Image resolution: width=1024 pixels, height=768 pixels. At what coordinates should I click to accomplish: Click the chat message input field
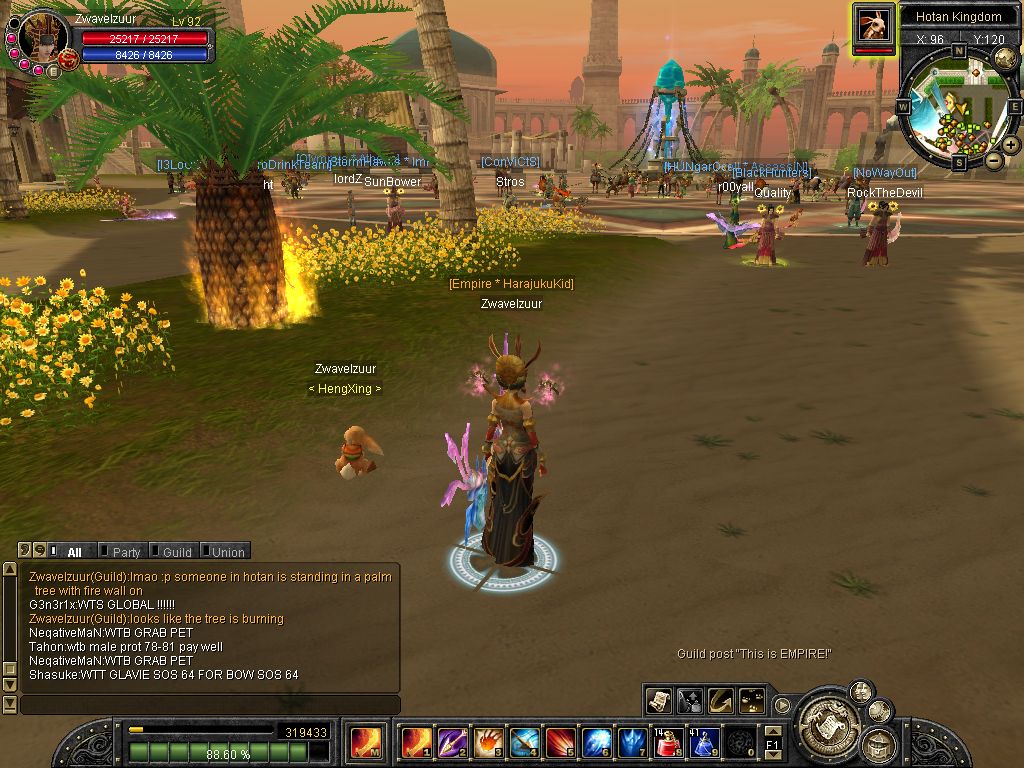210,705
